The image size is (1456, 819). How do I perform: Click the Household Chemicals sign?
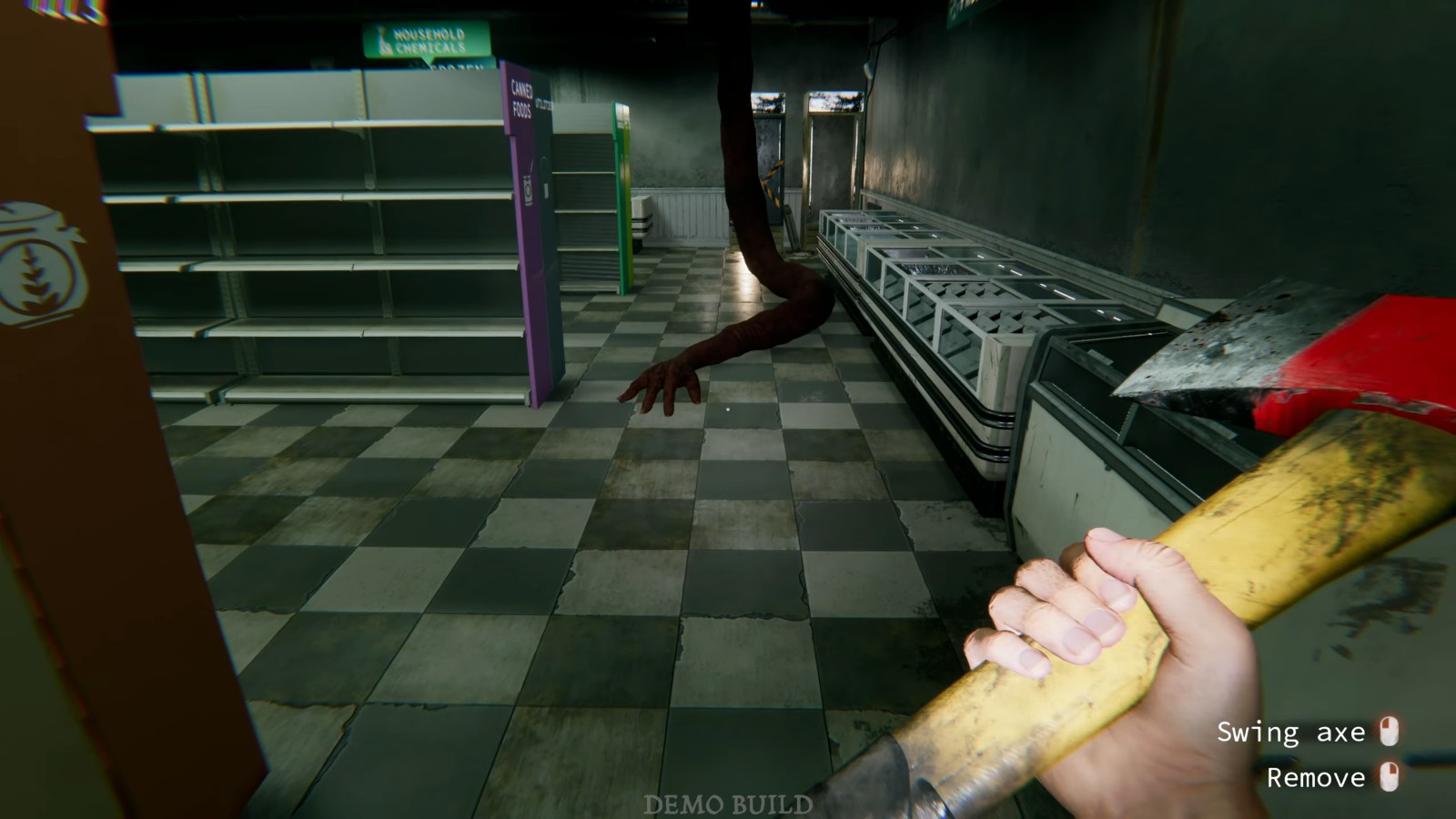tap(428, 38)
